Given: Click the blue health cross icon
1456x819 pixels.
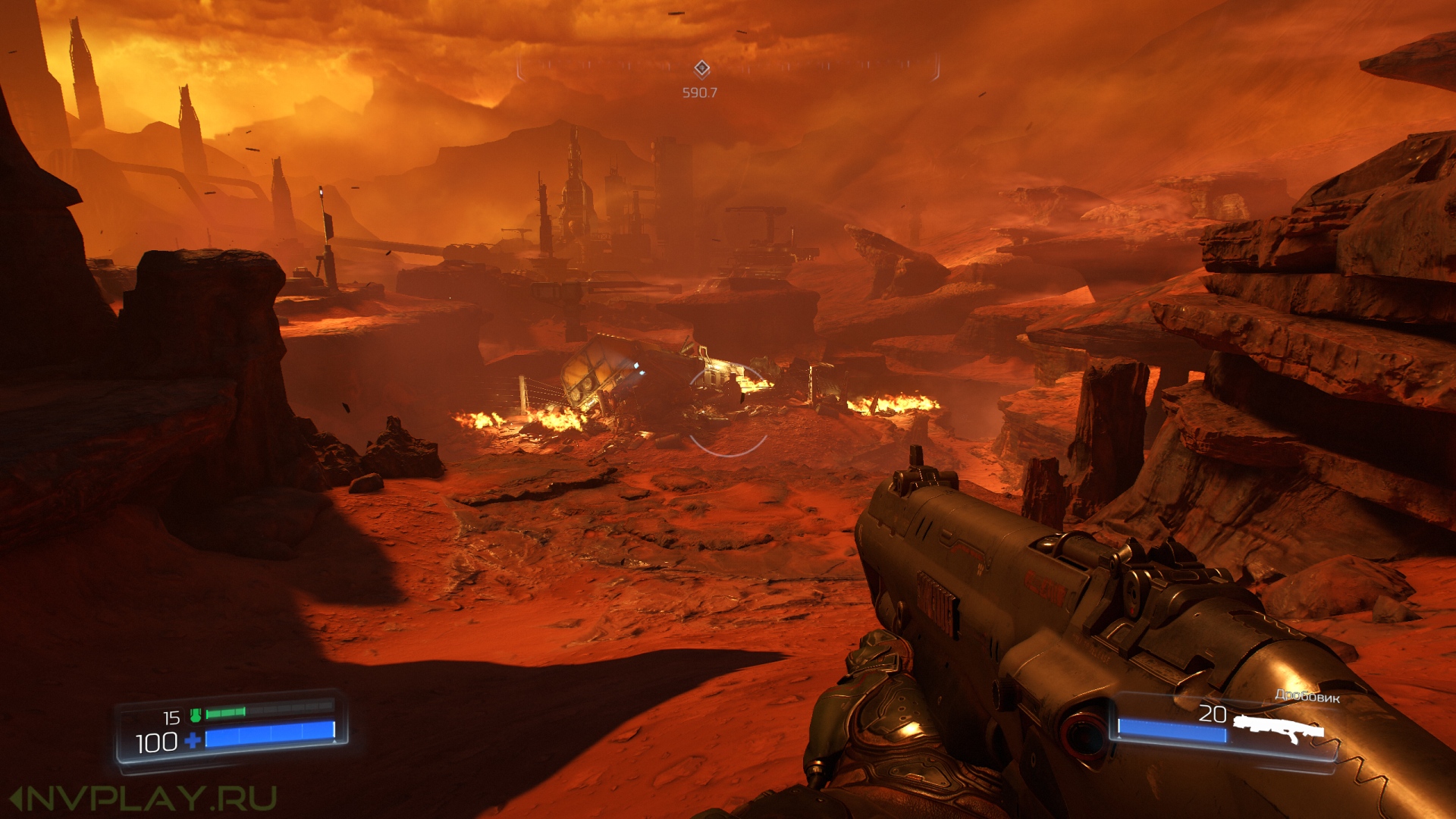Looking at the screenshot, I should [x=193, y=740].
